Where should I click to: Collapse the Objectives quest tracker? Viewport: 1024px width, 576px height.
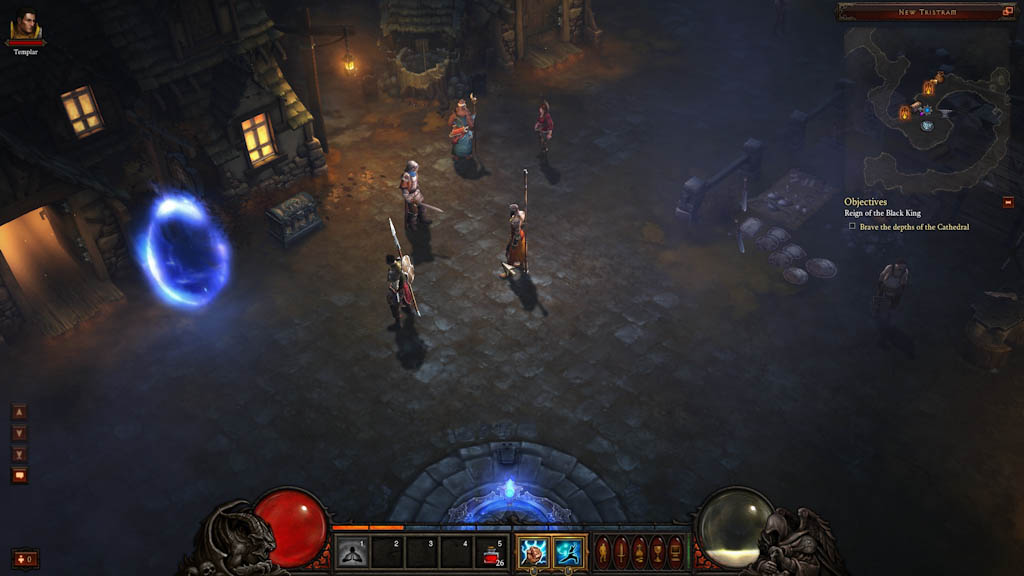point(1008,202)
